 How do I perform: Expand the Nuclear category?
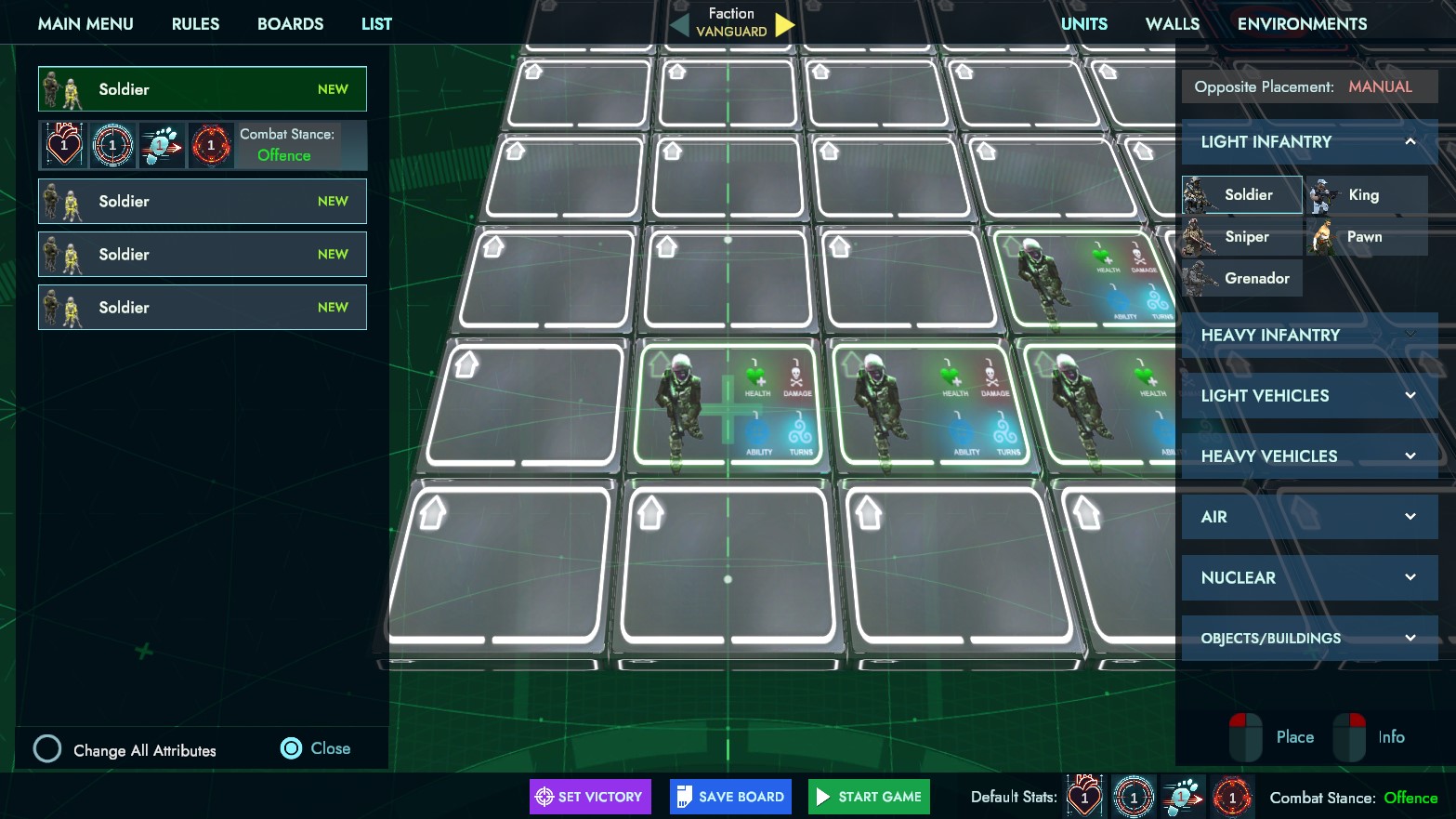tap(1308, 577)
